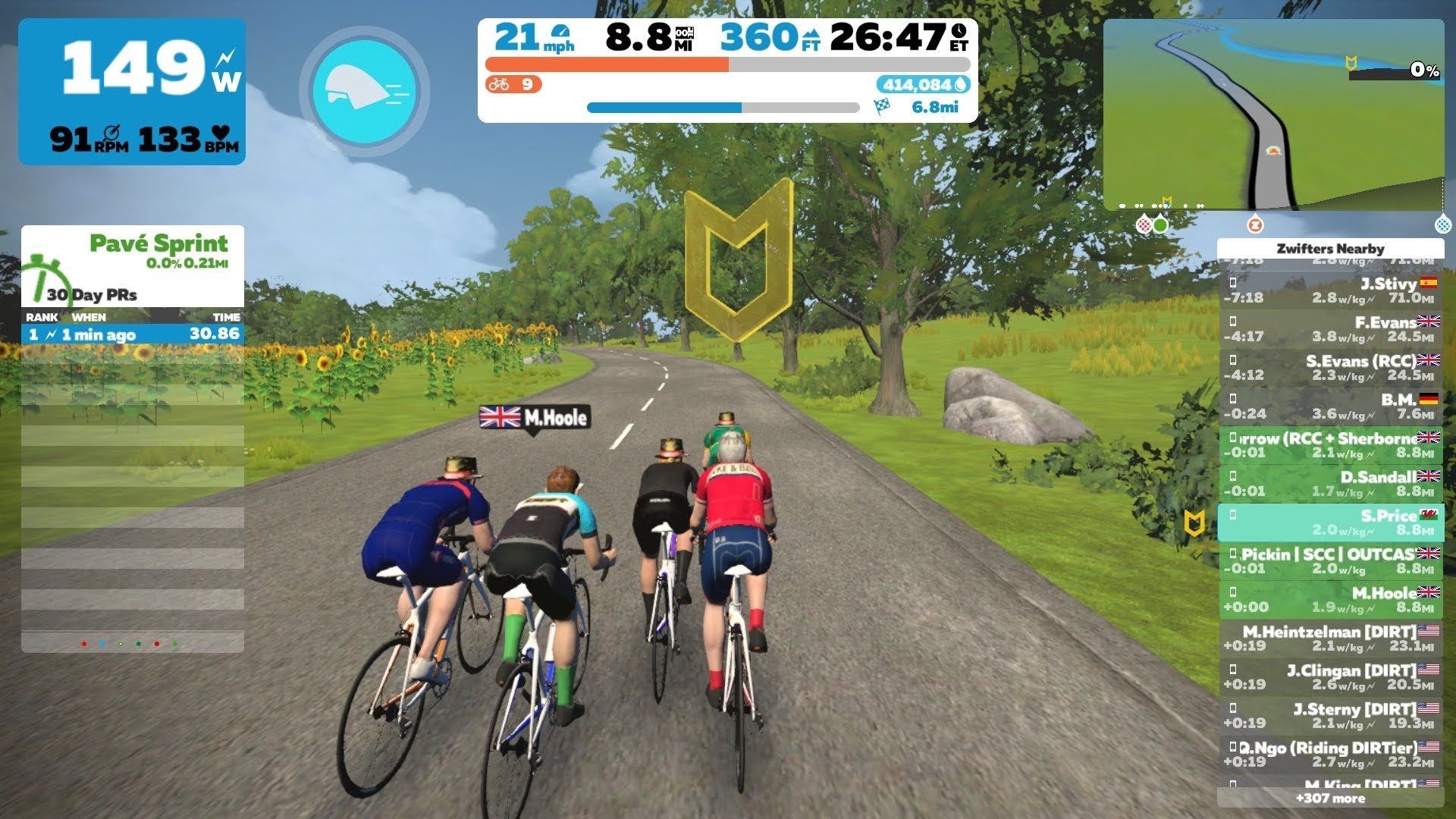Pick D.Sandall from Zwifters Nearby
The width and height of the screenshot is (1456, 819).
point(1330,484)
